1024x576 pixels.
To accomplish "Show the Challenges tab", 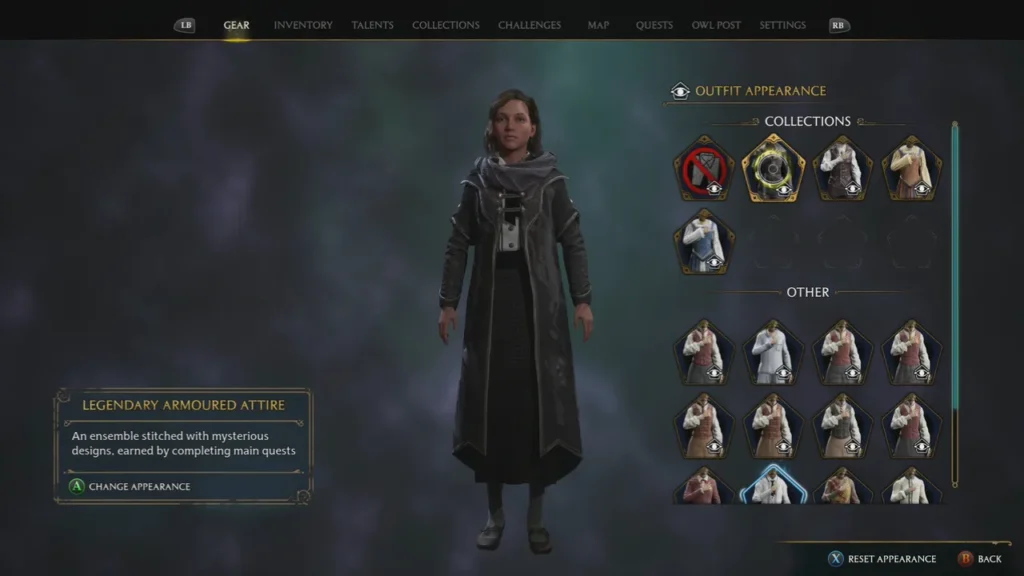I will (x=529, y=25).
